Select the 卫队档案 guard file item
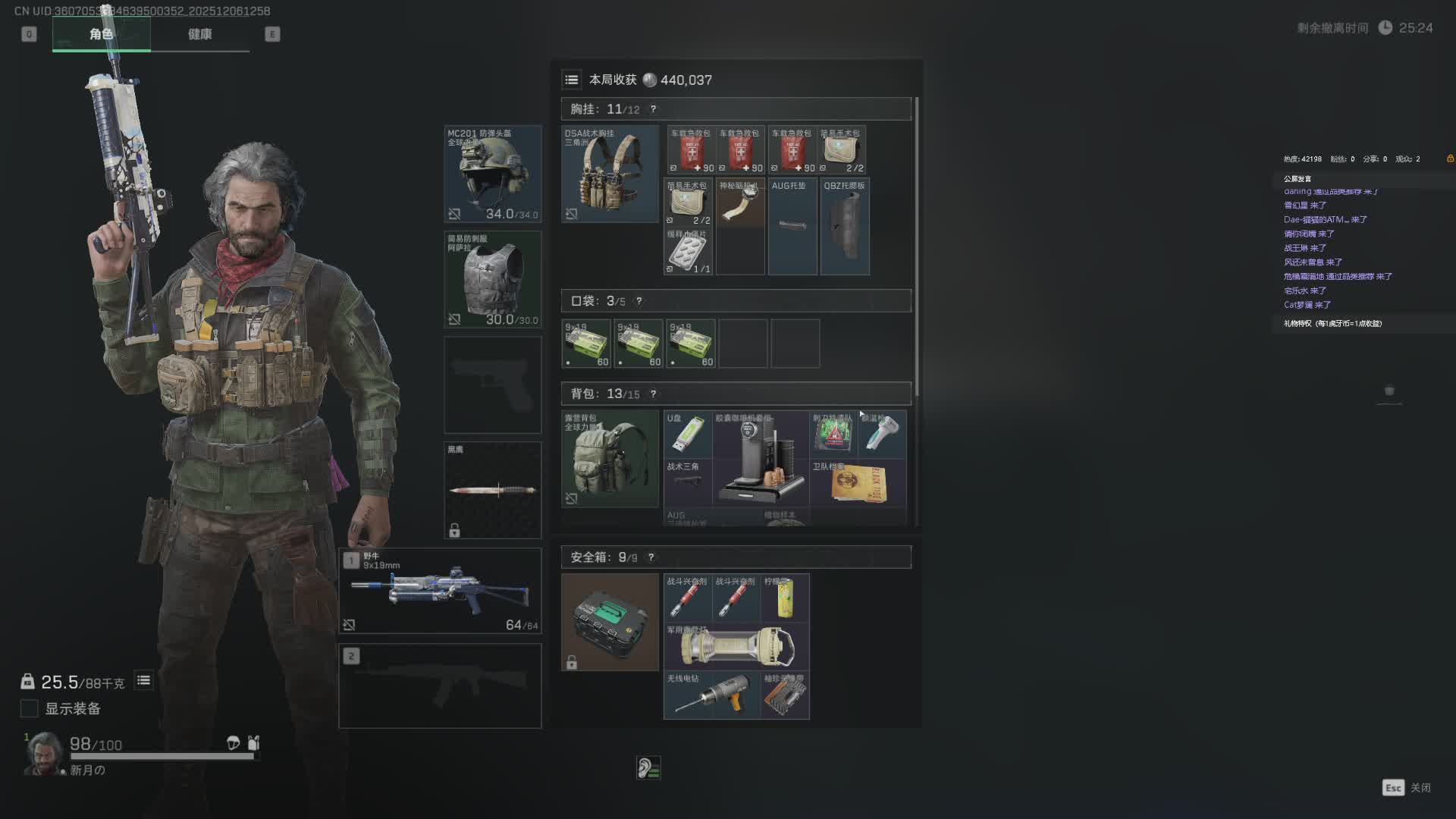The width and height of the screenshot is (1456, 819). (x=858, y=483)
